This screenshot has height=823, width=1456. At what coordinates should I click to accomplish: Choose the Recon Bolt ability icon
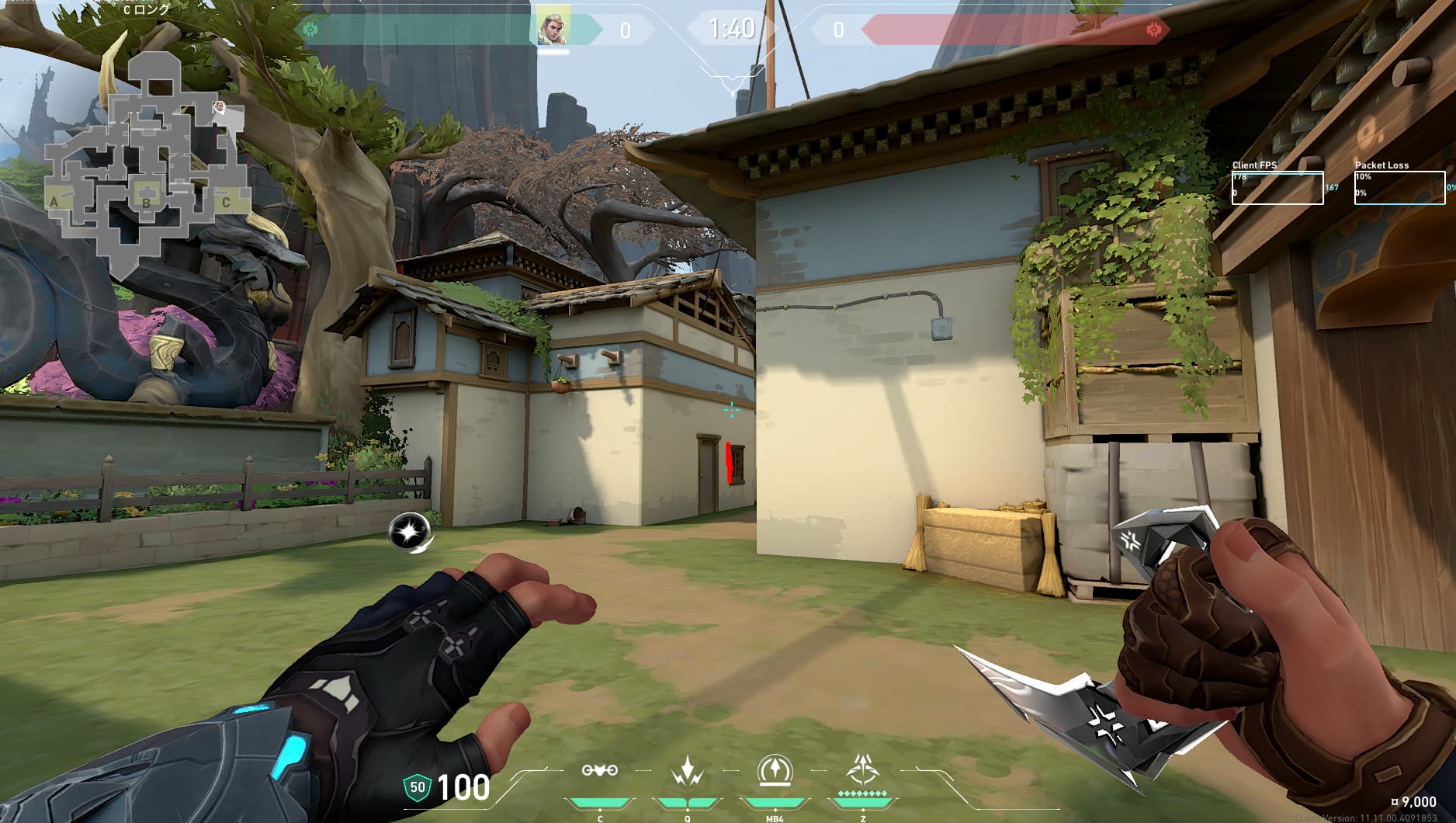point(774,771)
